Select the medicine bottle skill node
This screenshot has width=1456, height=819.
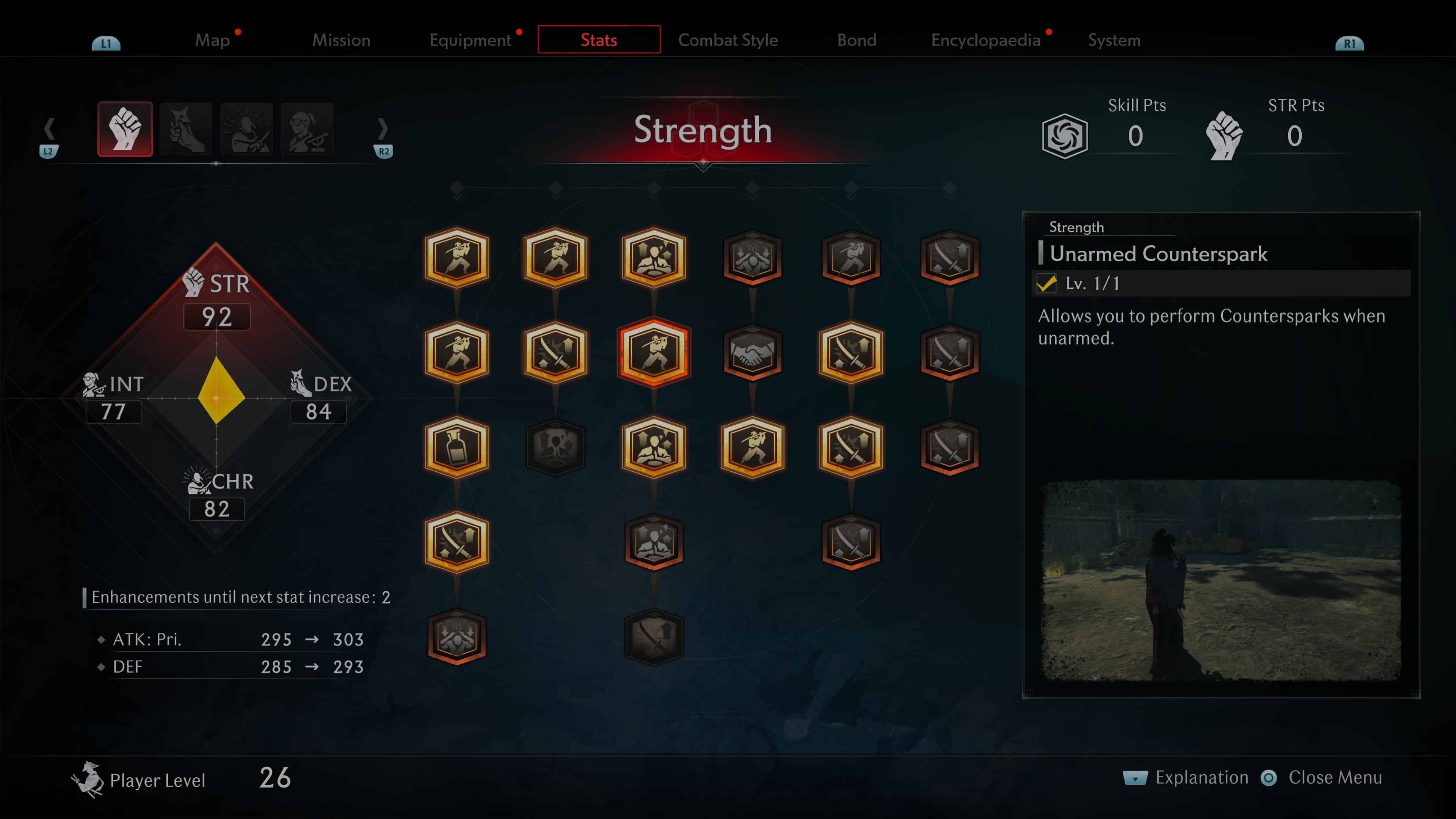point(457,447)
